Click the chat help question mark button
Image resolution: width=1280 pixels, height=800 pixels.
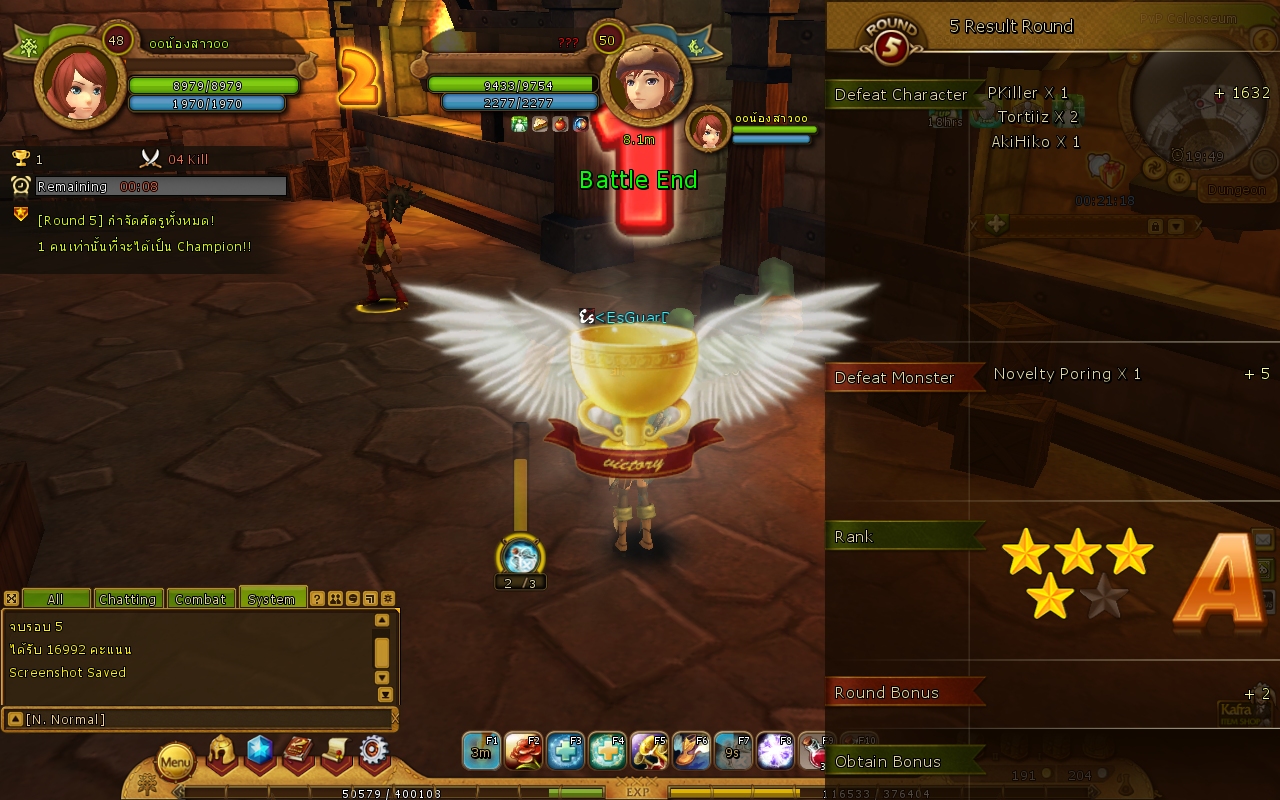317,599
